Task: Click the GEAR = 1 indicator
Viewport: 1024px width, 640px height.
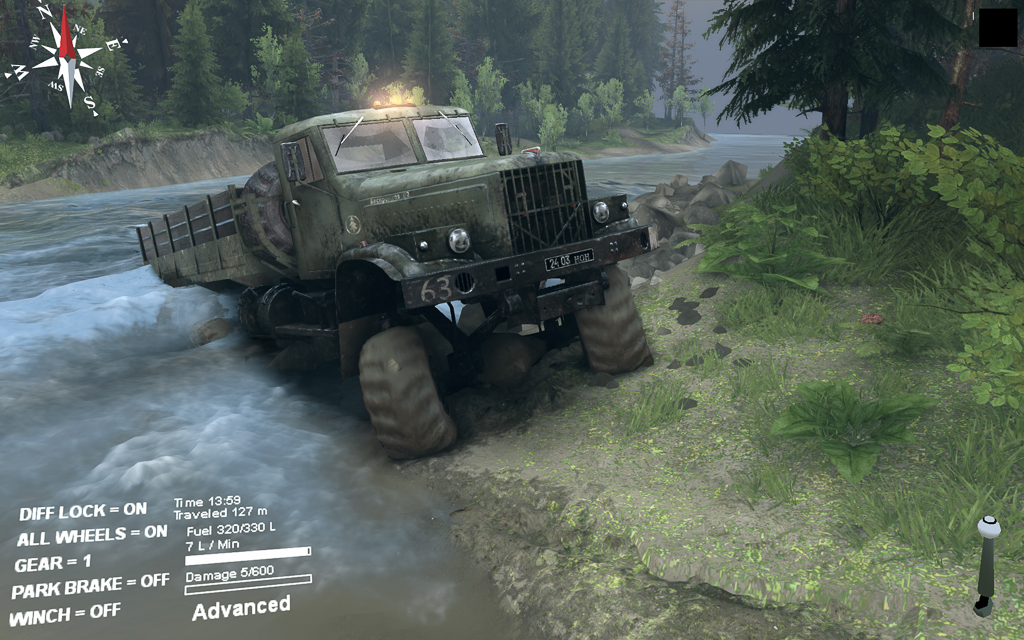Action: tap(52, 563)
